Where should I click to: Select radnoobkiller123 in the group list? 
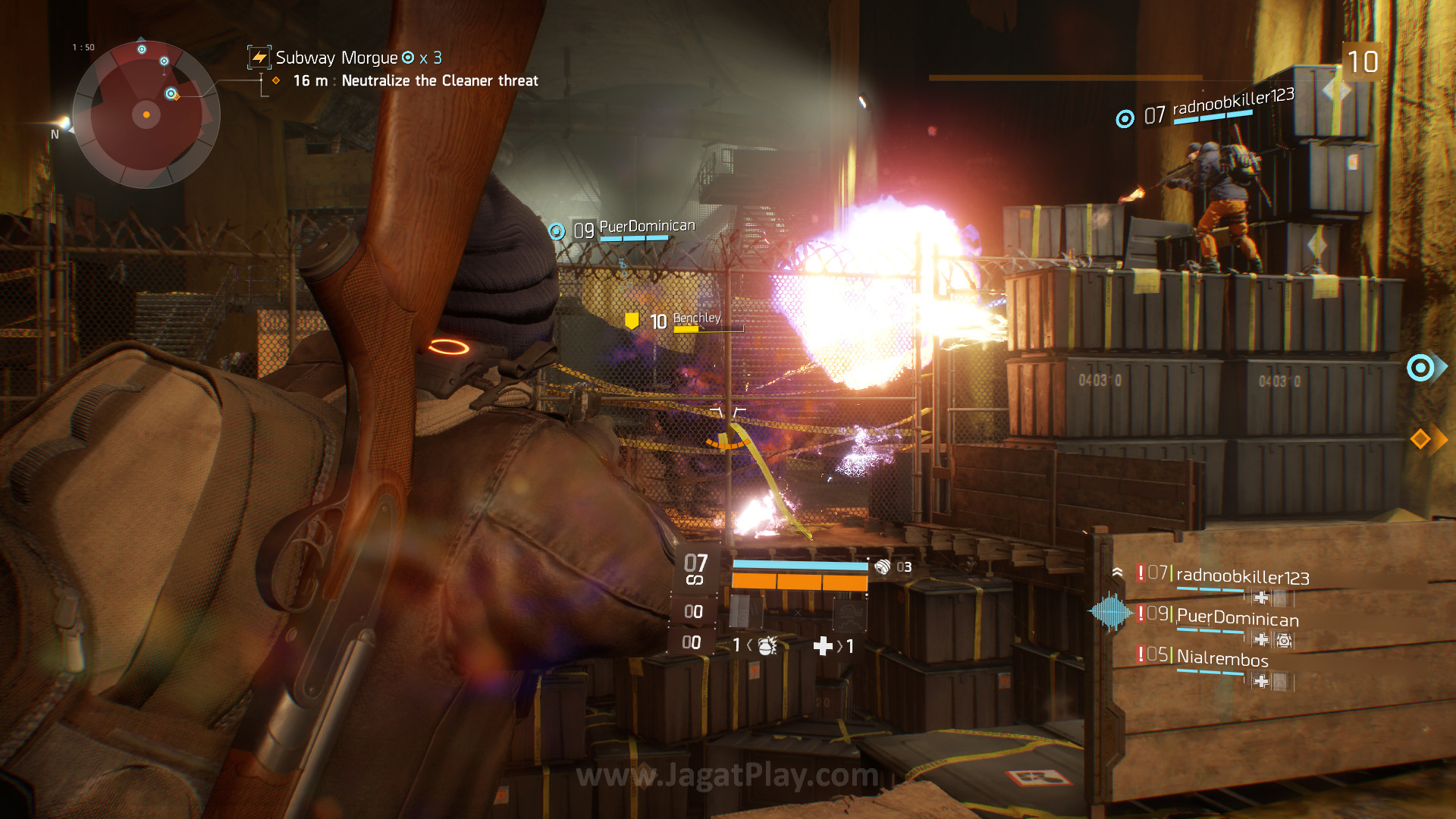tap(1241, 577)
